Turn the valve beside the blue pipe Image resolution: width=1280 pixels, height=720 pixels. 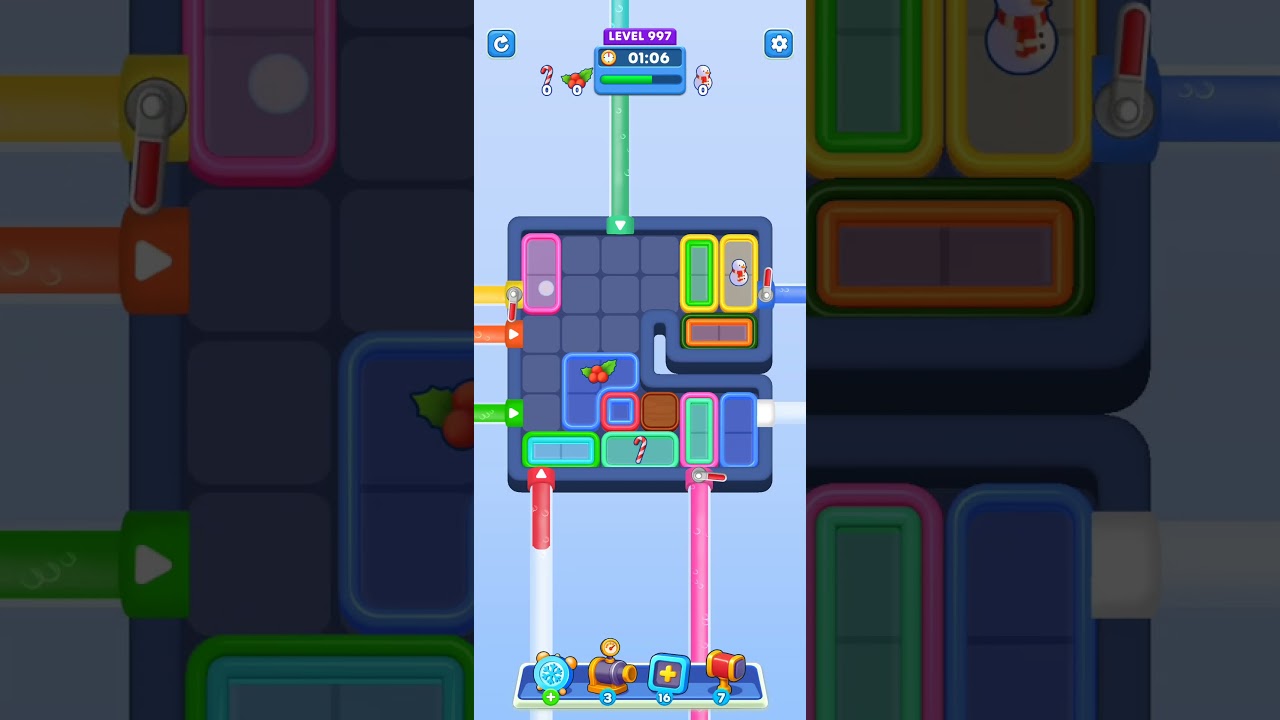(x=765, y=293)
